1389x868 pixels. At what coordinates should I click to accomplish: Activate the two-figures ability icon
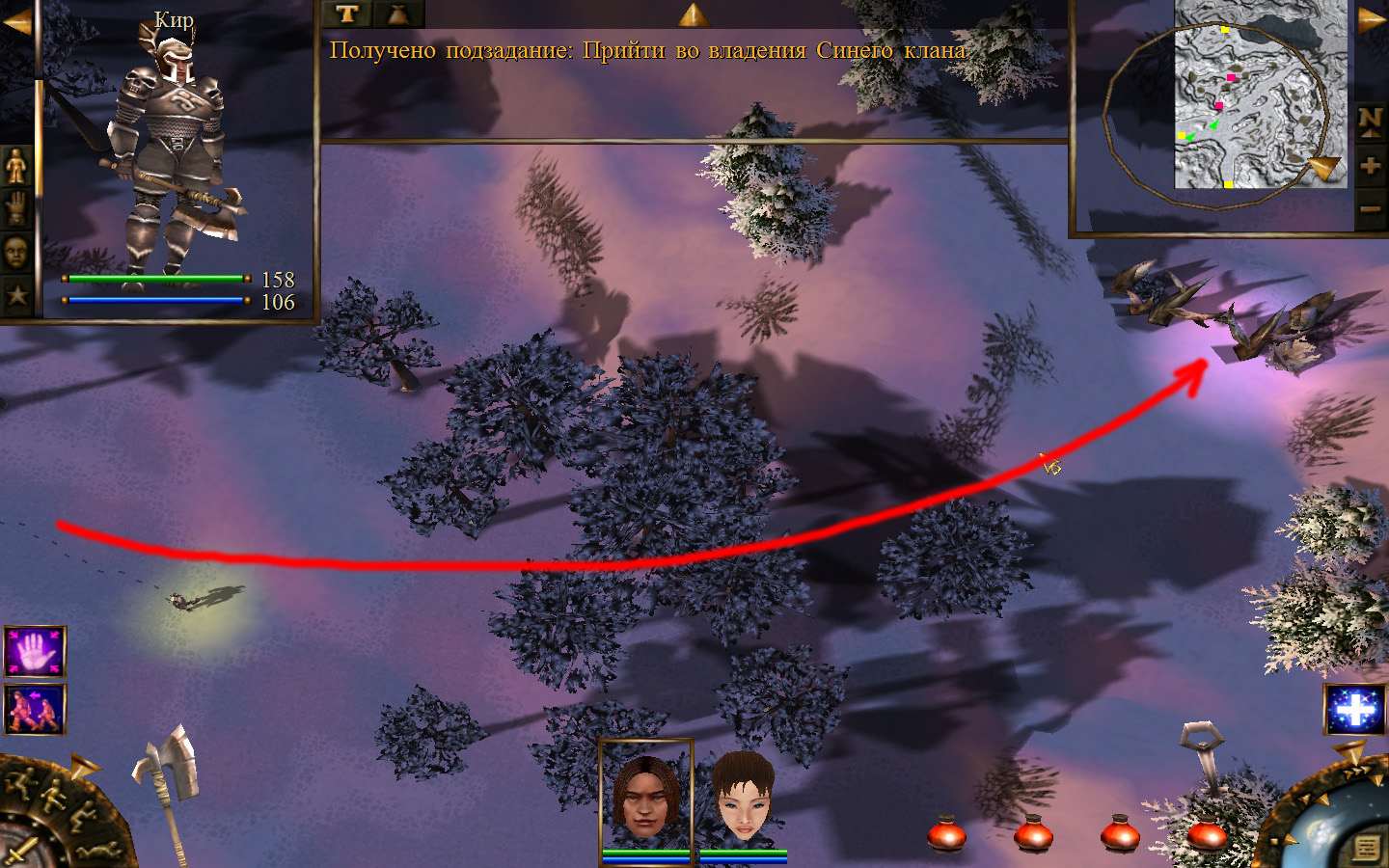click(x=35, y=709)
